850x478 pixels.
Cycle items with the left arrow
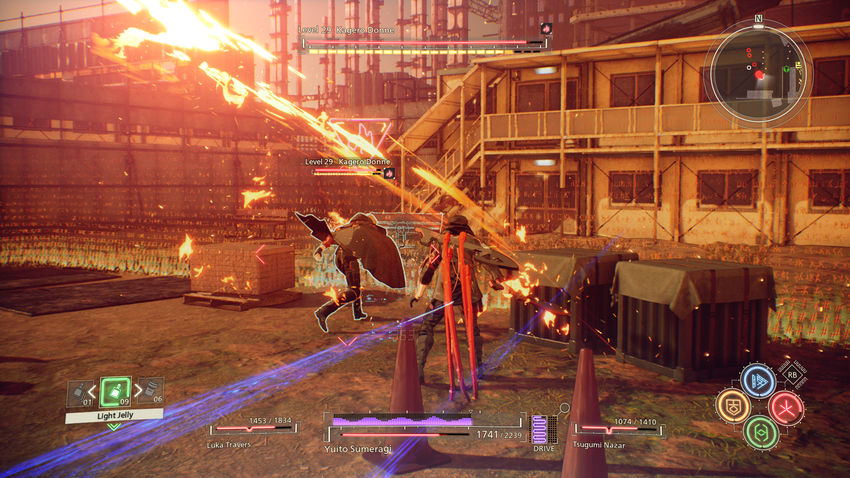[96, 392]
